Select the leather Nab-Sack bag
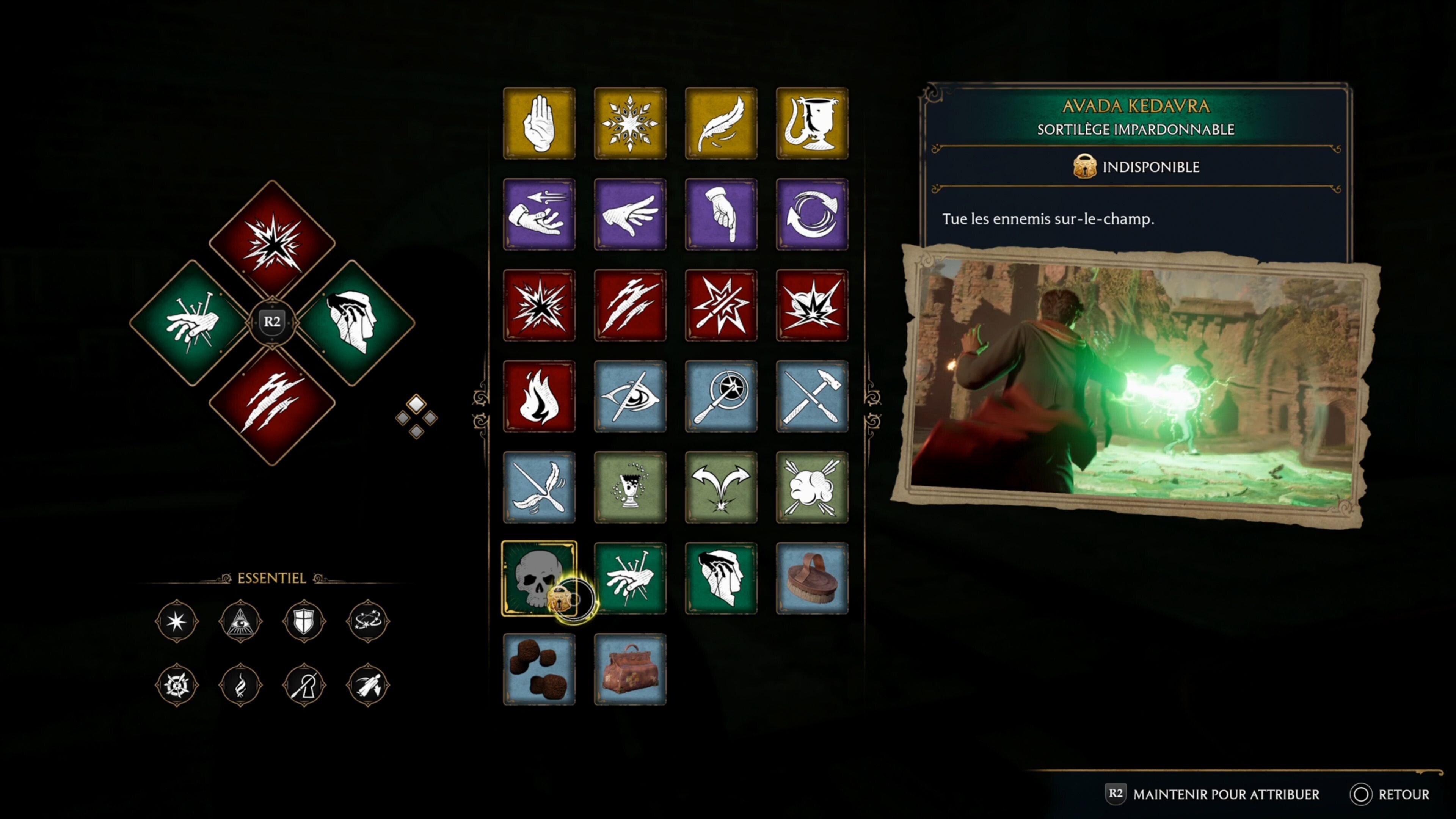 (630, 669)
